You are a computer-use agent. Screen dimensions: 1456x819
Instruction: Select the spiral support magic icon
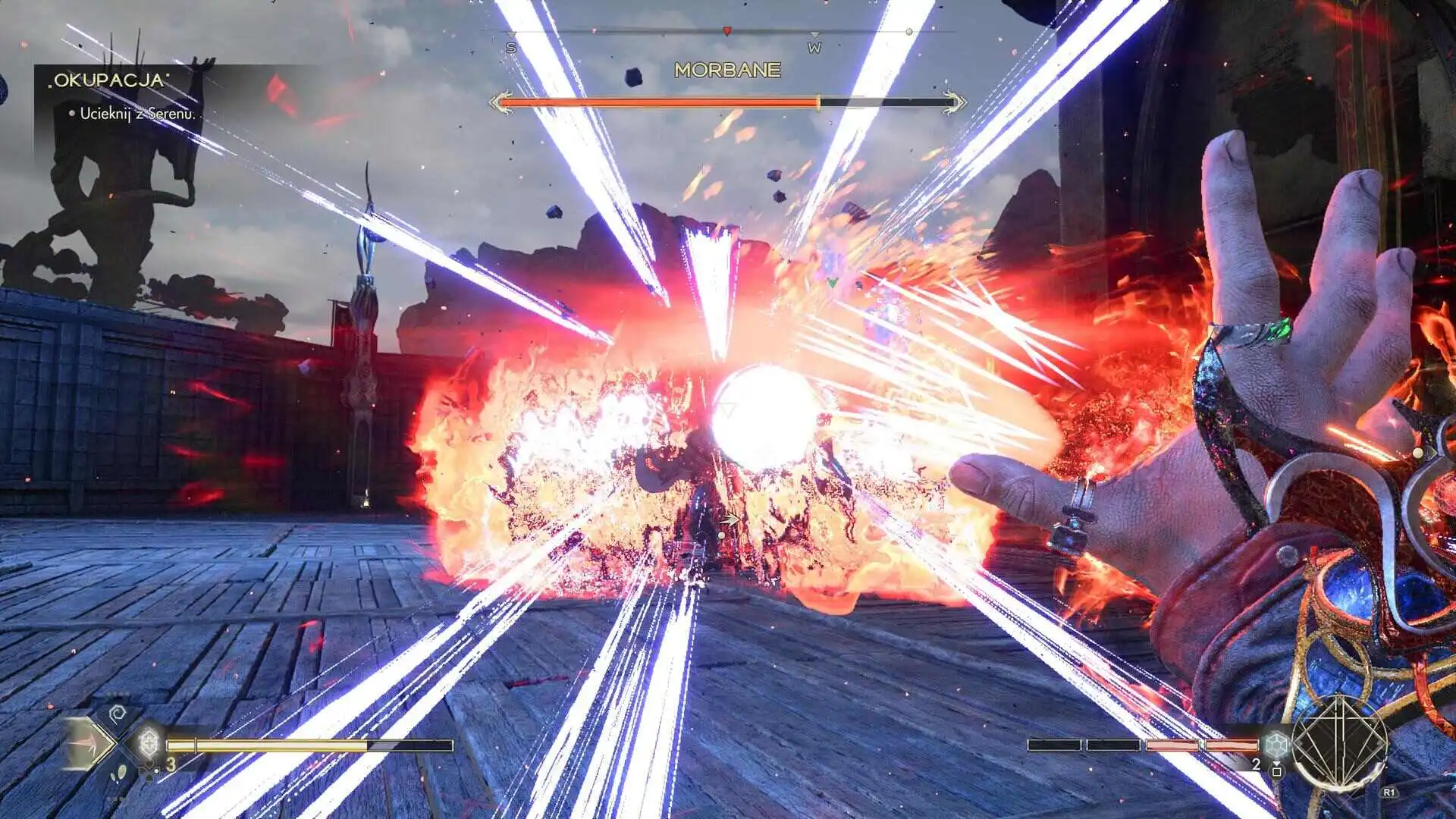[117, 714]
